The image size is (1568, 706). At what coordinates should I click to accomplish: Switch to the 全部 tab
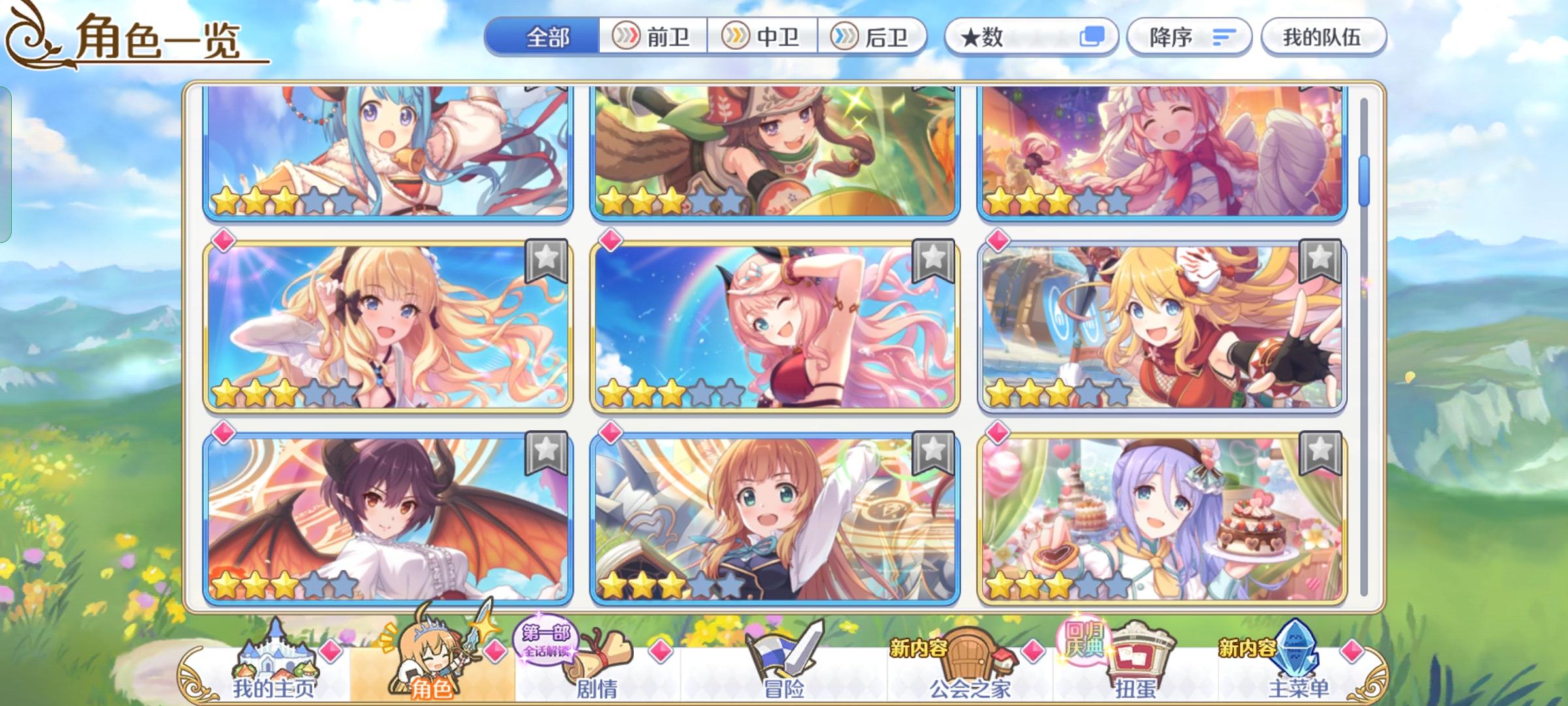(547, 37)
